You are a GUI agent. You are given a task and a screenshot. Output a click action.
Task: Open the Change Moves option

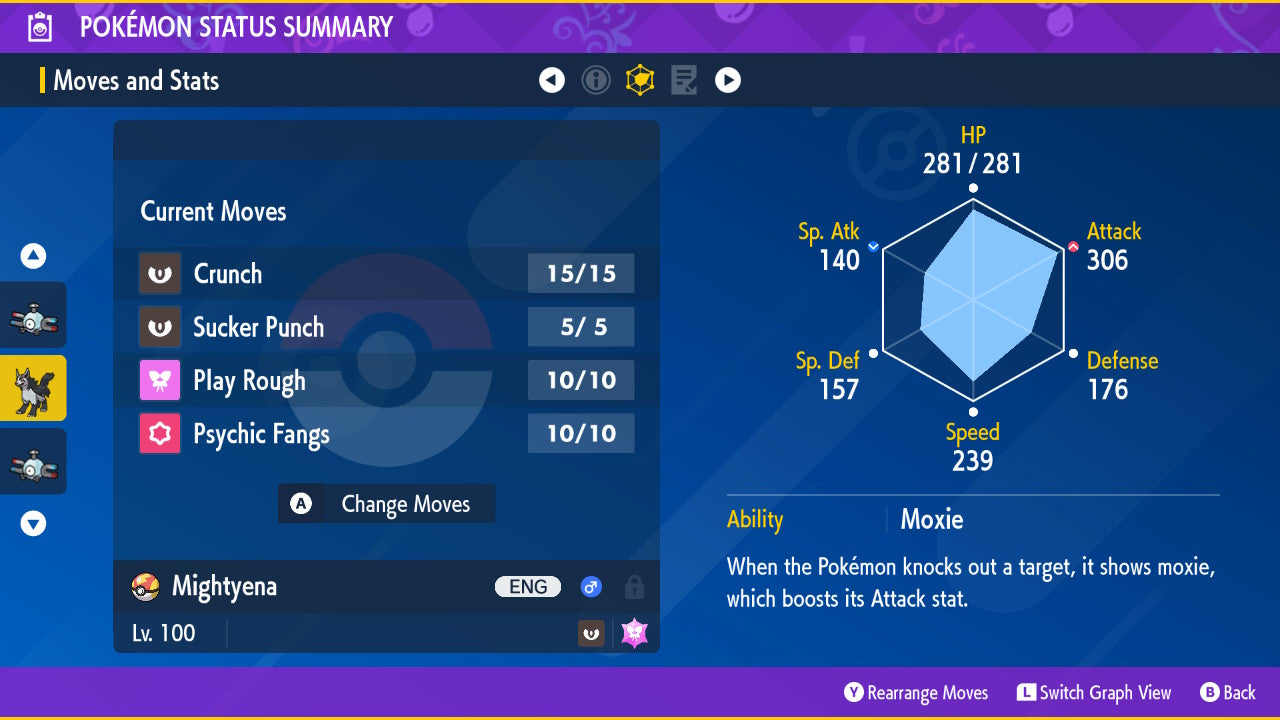coord(386,504)
